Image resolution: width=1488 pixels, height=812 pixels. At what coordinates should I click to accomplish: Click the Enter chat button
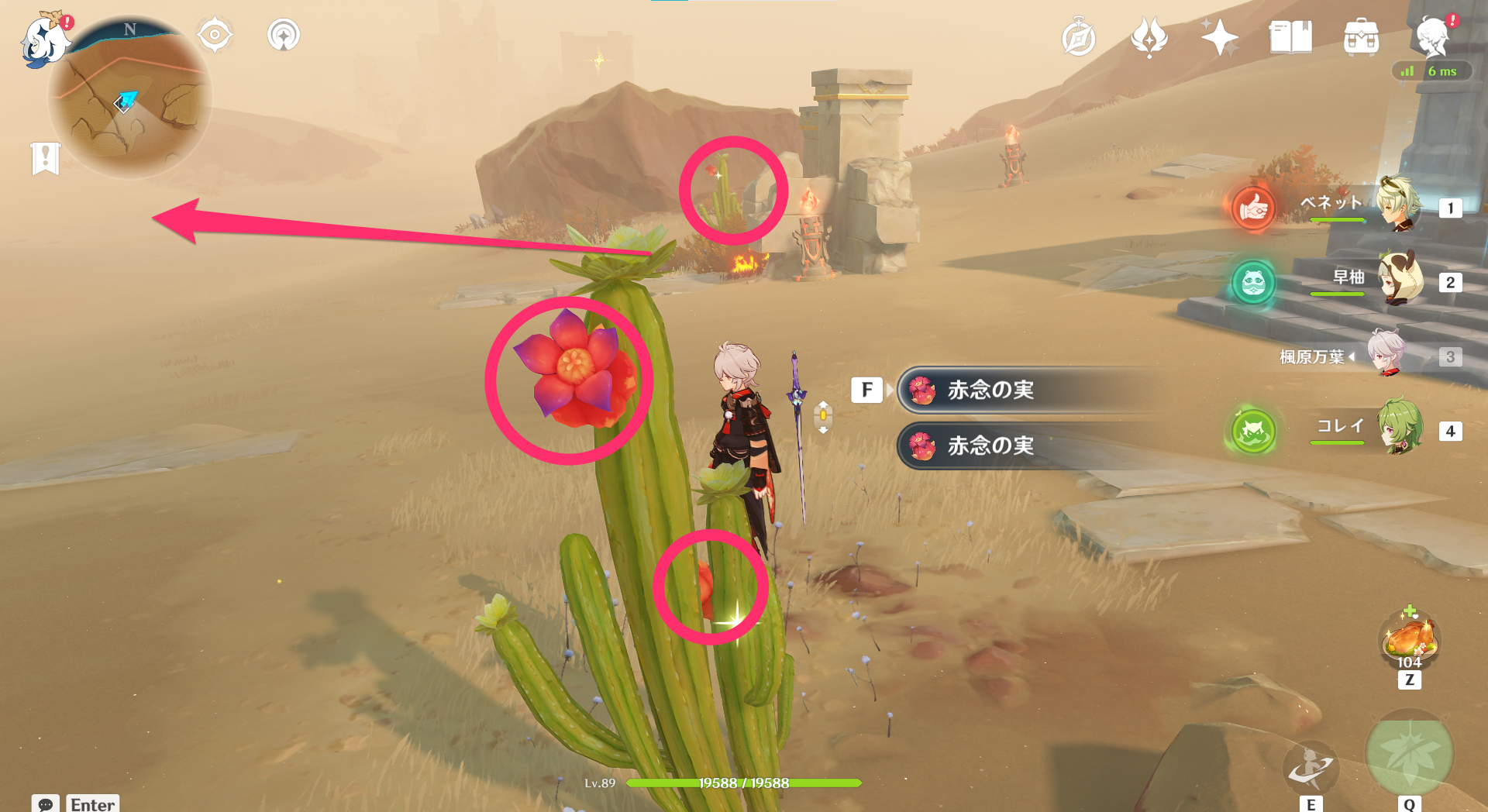[91, 805]
